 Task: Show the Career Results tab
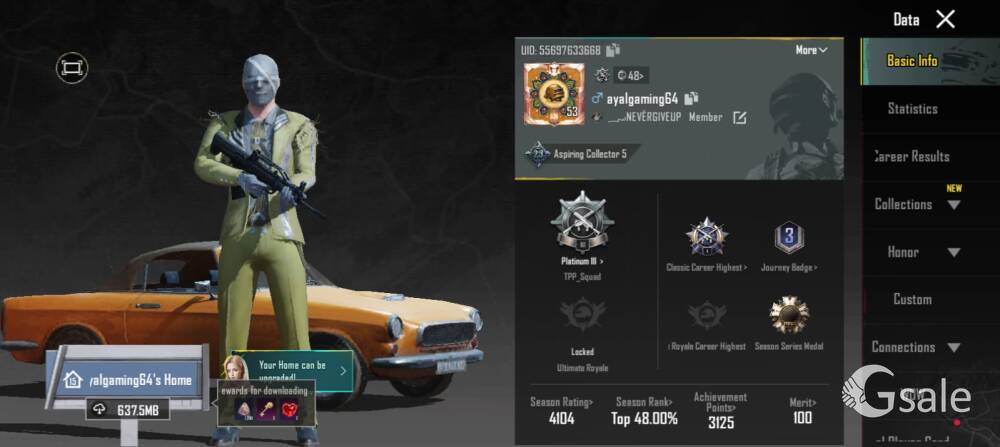click(912, 156)
